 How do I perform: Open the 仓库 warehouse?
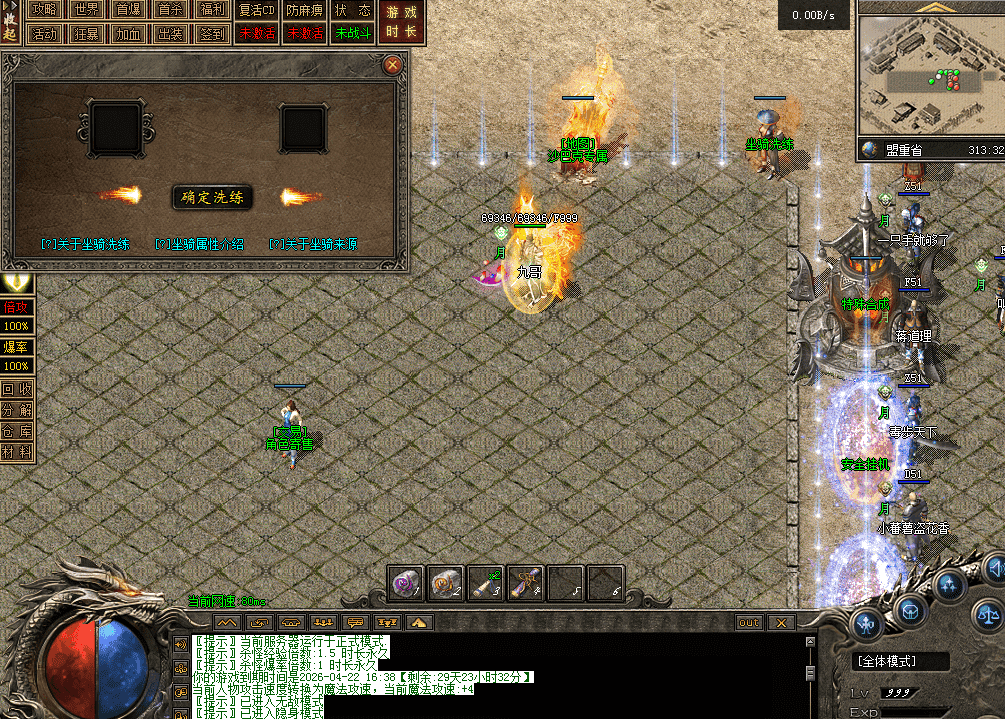click(x=16, y=431)
